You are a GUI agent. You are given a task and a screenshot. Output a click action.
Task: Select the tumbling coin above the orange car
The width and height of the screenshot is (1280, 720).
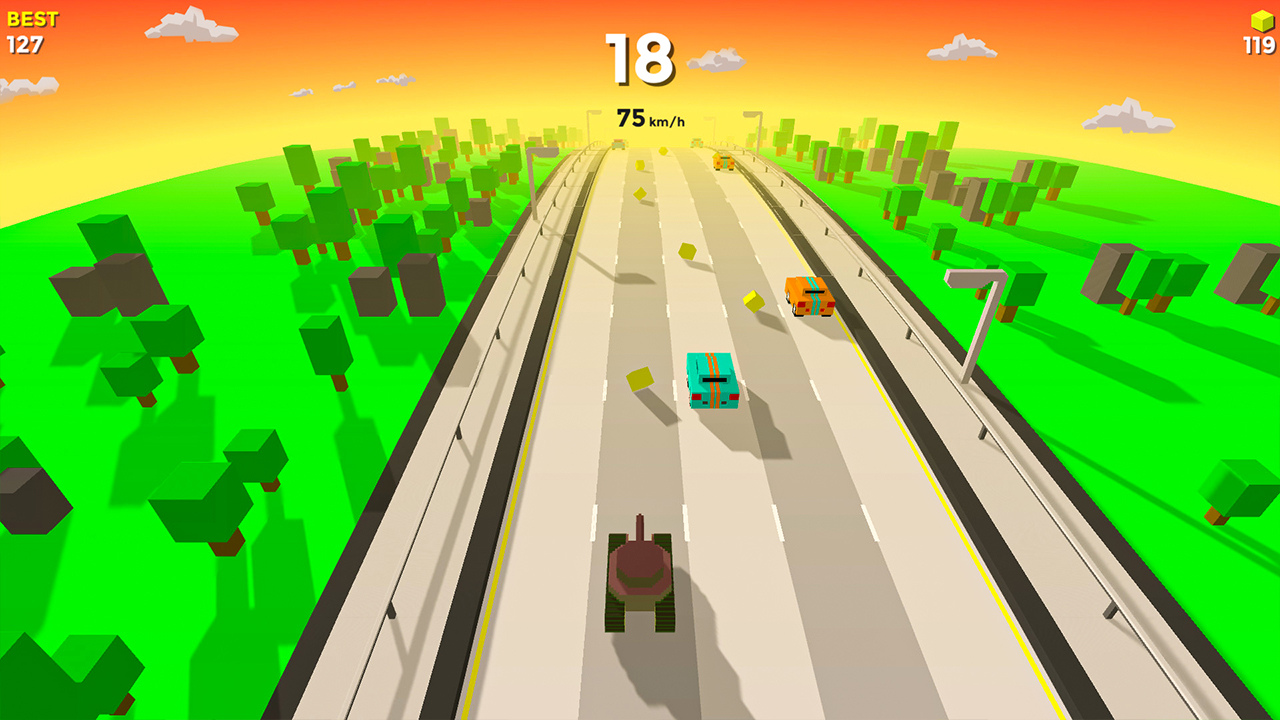tap(686, 250)
